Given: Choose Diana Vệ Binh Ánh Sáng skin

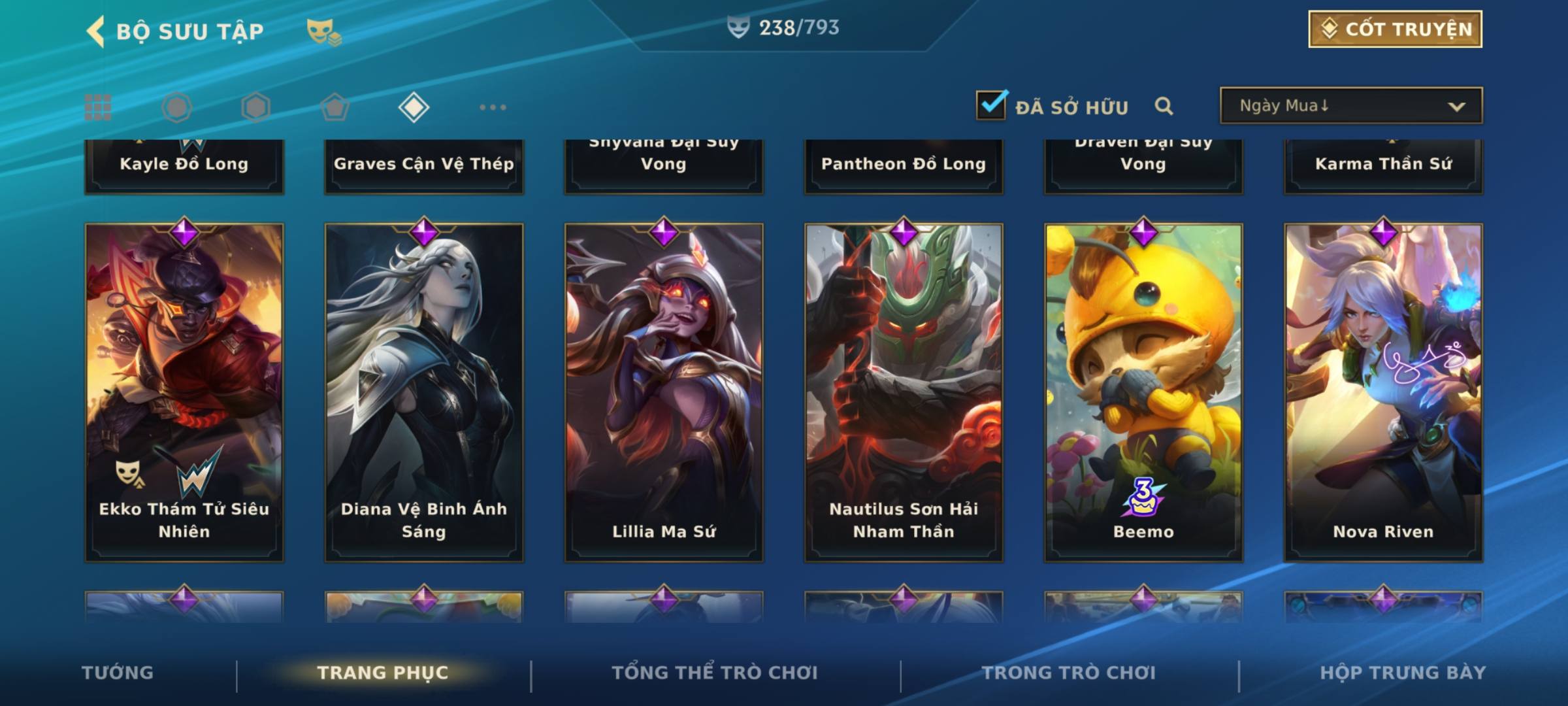Looking at the screenshot, I should click(424, 392).
